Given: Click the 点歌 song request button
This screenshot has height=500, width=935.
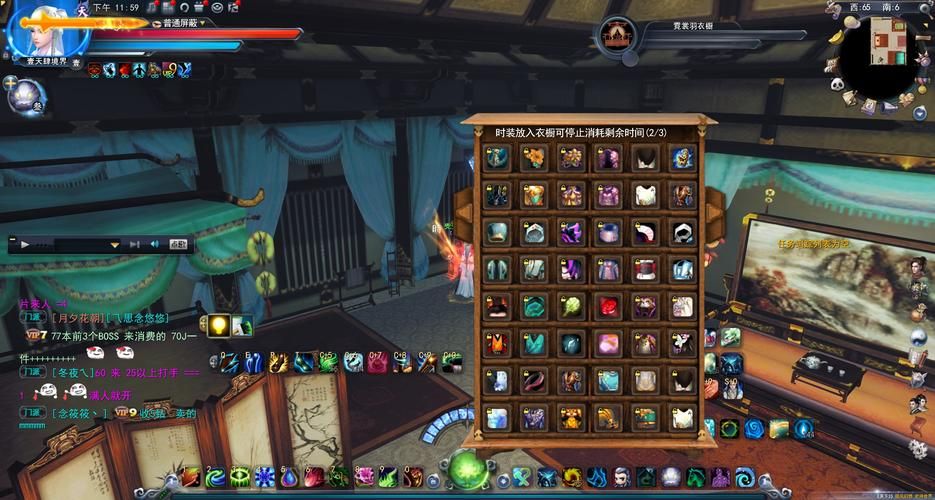Looking at the screenshot, I should click(x=178, y=244).
